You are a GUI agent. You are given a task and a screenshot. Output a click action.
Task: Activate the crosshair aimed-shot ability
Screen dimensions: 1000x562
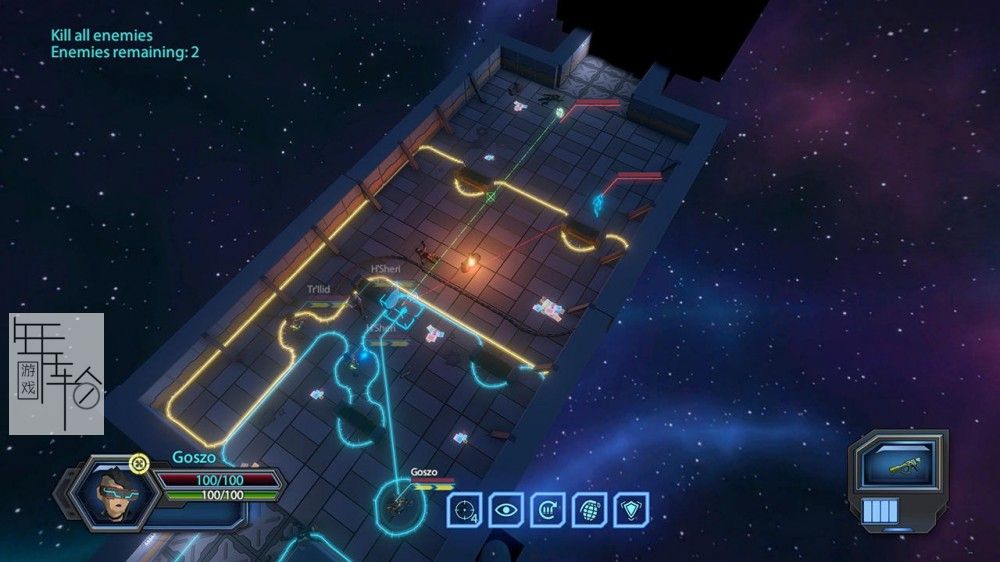click(x=464, y=510)
